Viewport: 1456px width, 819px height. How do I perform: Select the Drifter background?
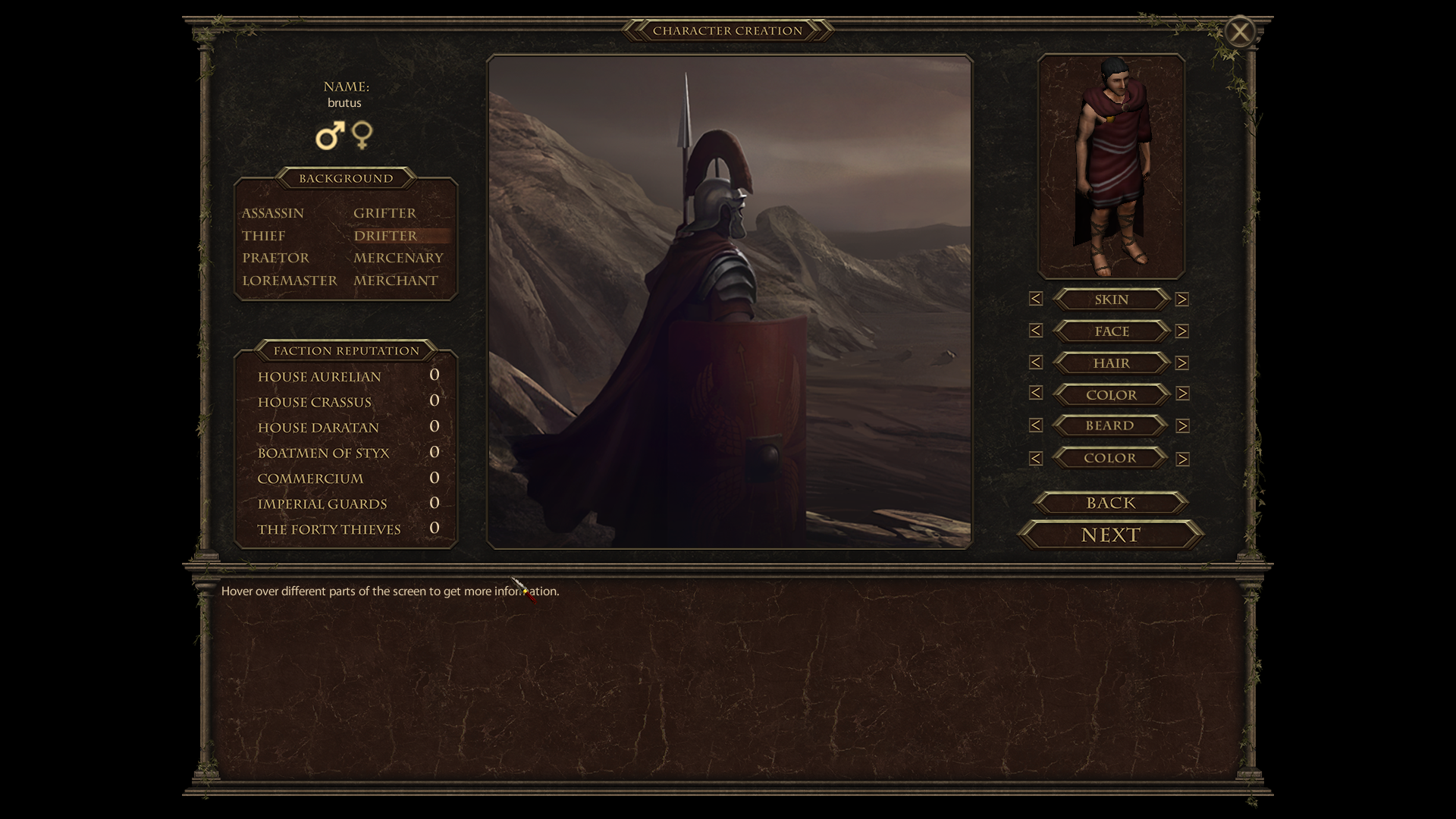coord(385,236)
